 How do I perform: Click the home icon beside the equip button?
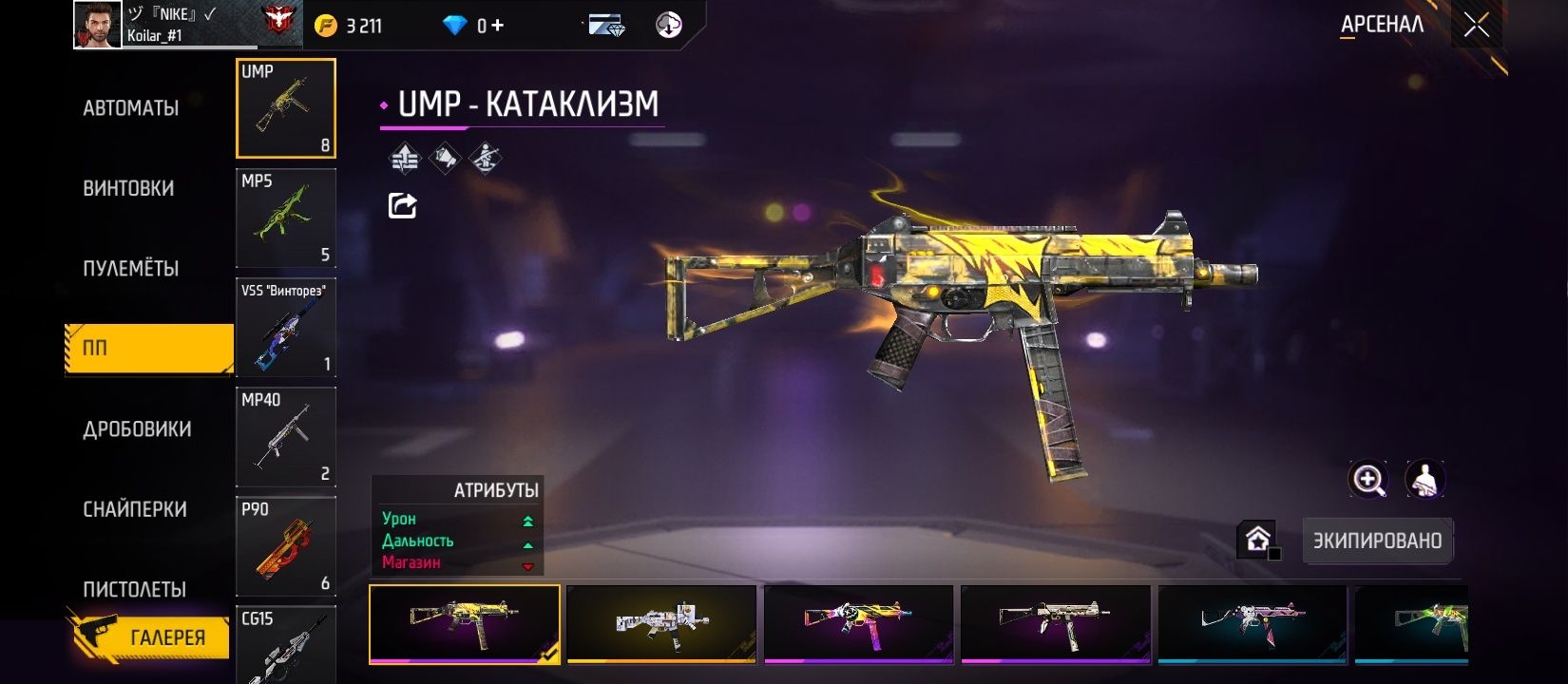point(1257,540)
